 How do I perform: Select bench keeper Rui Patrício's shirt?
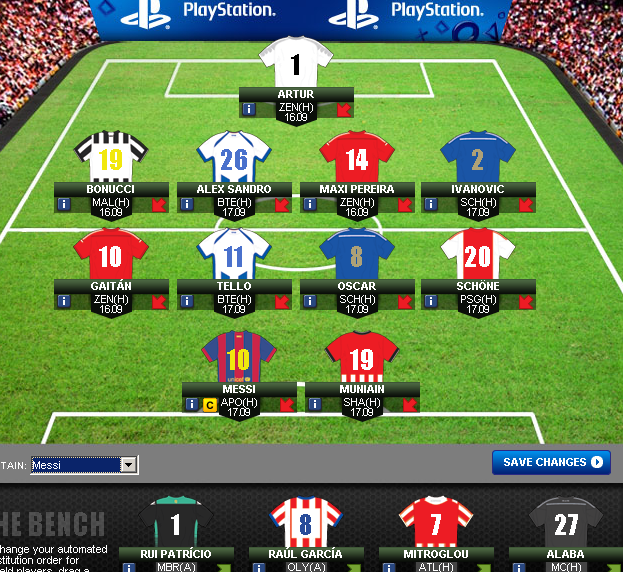176,521
